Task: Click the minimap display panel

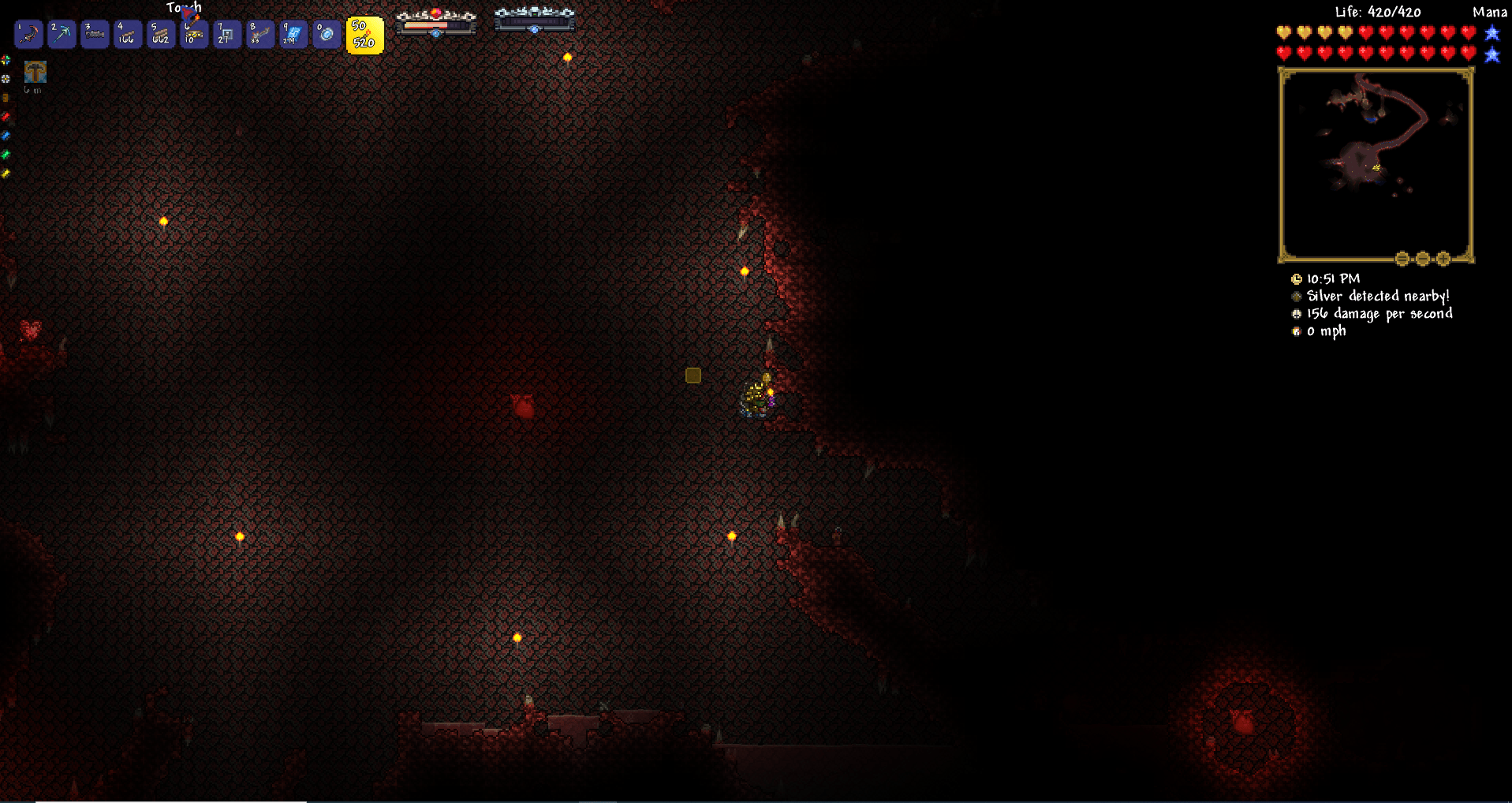Action: tap(1376, 162)
